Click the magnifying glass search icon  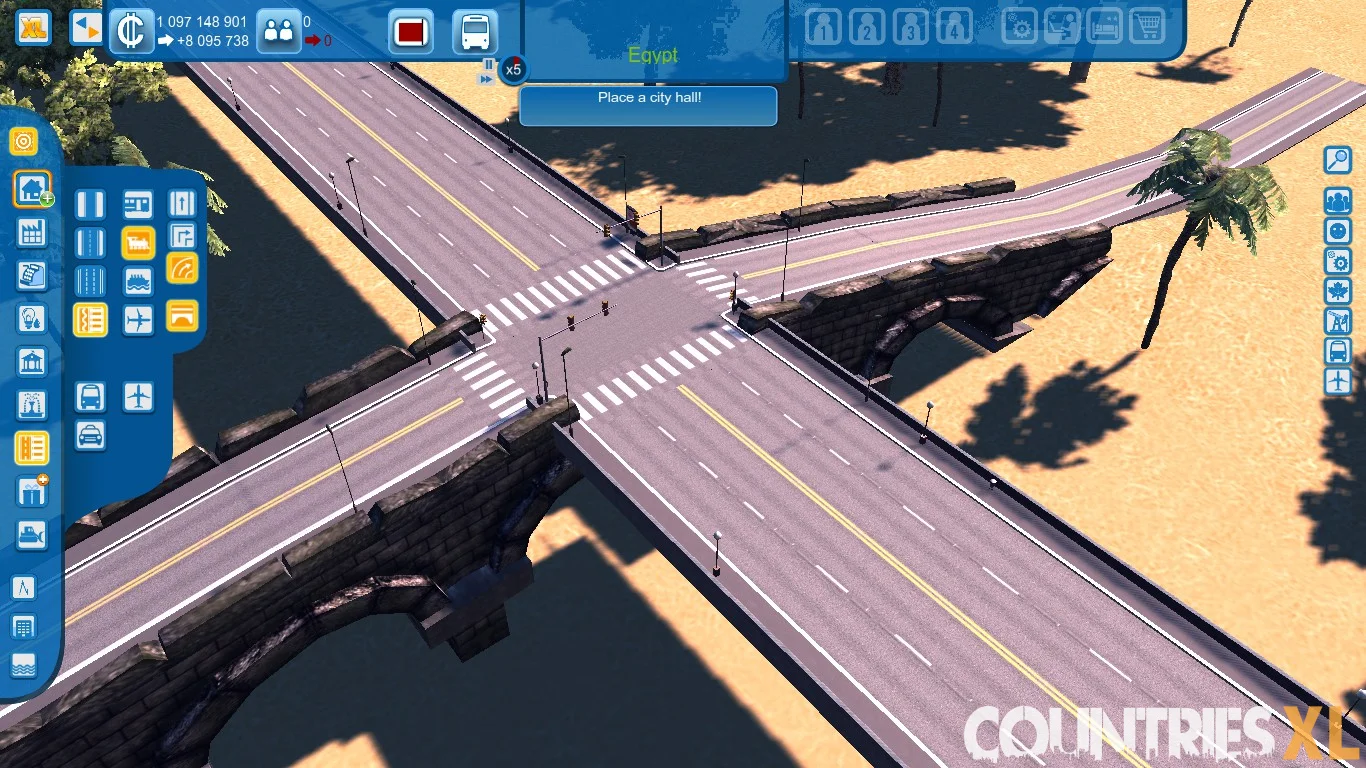pyautogui.click(x=1337, y=160)
